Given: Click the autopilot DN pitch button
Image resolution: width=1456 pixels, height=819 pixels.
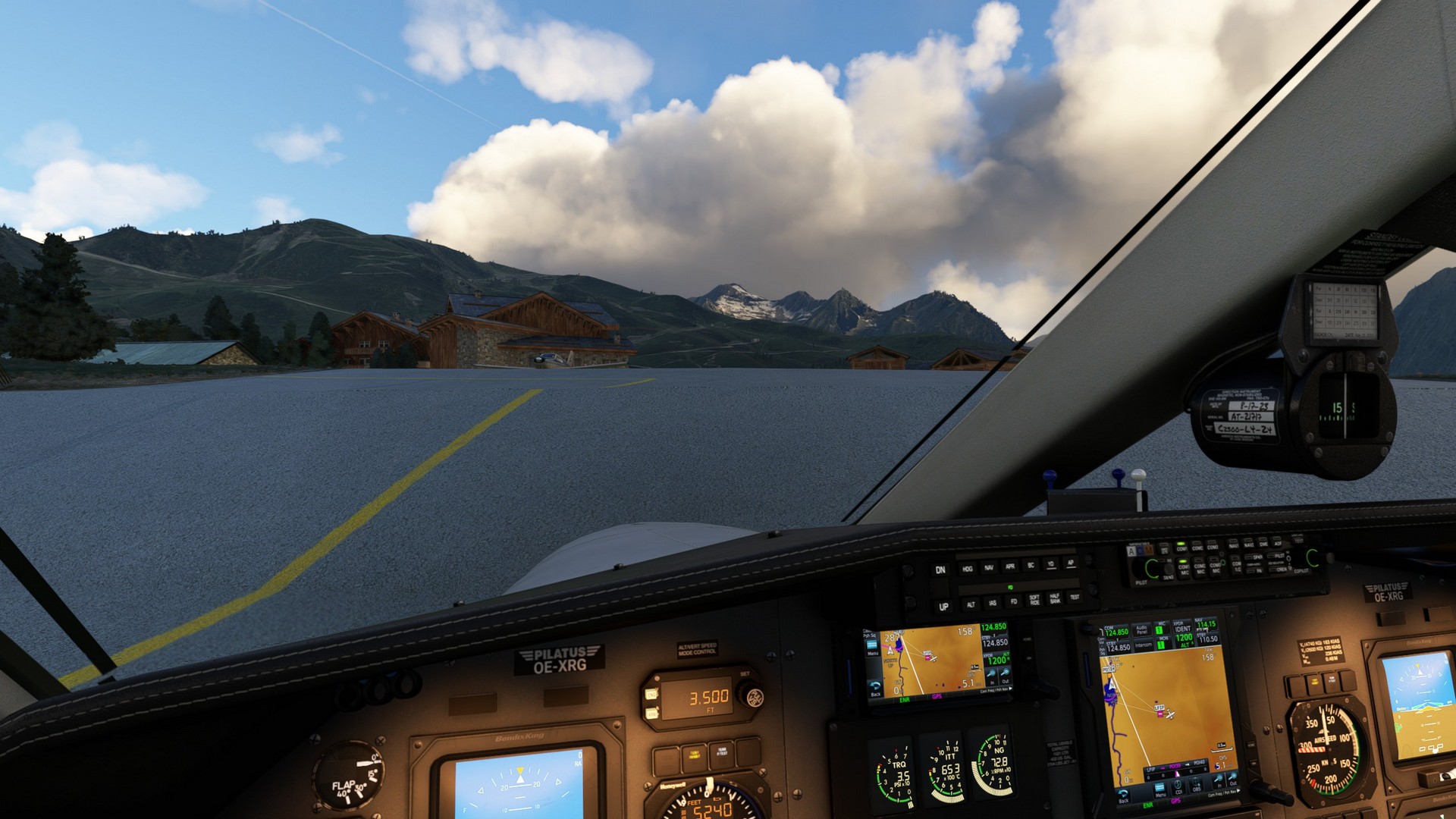Looking at the screenshot, I should [940, 570].
